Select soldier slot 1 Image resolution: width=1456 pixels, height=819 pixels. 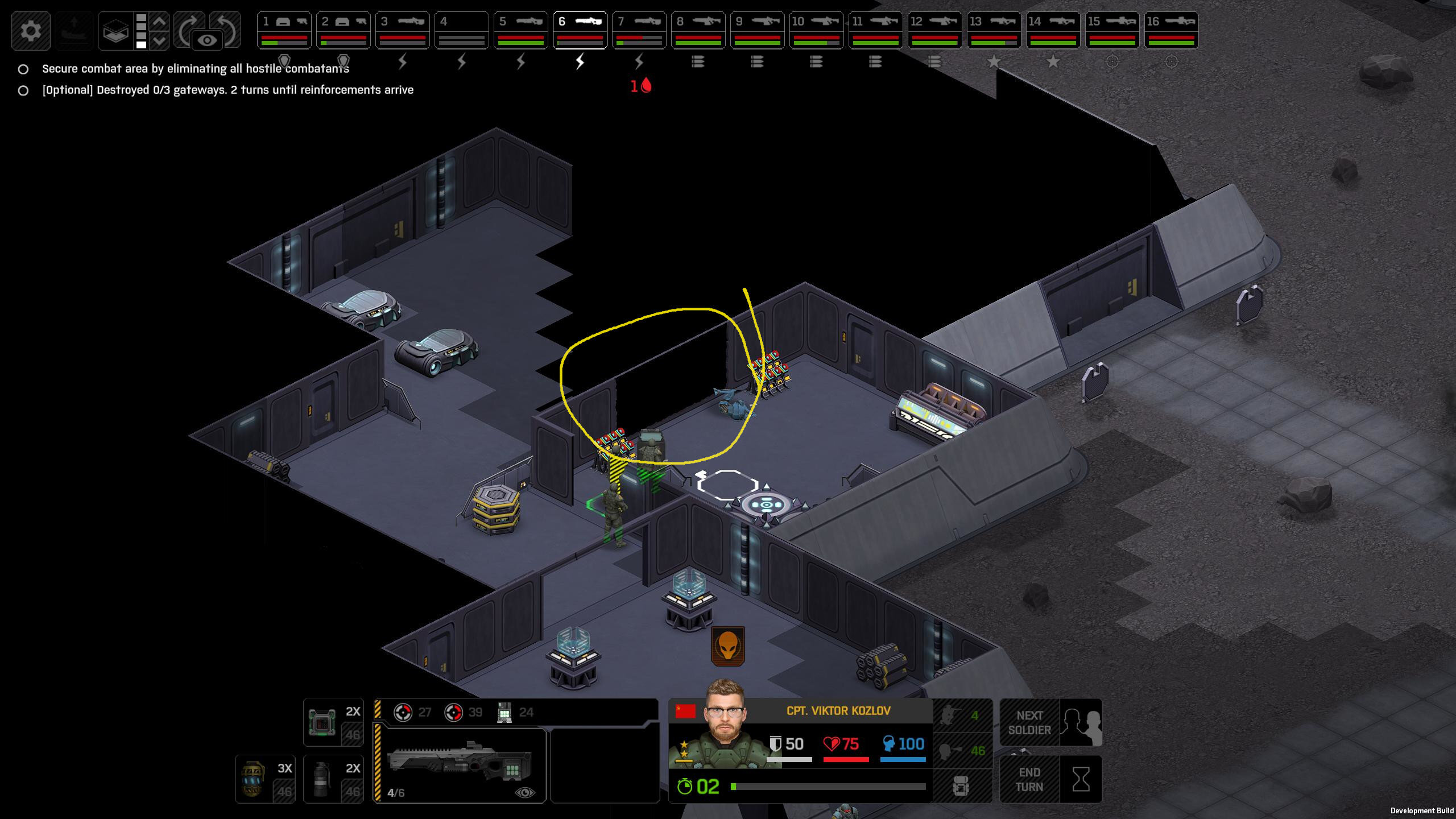click(x=284, y=30)
